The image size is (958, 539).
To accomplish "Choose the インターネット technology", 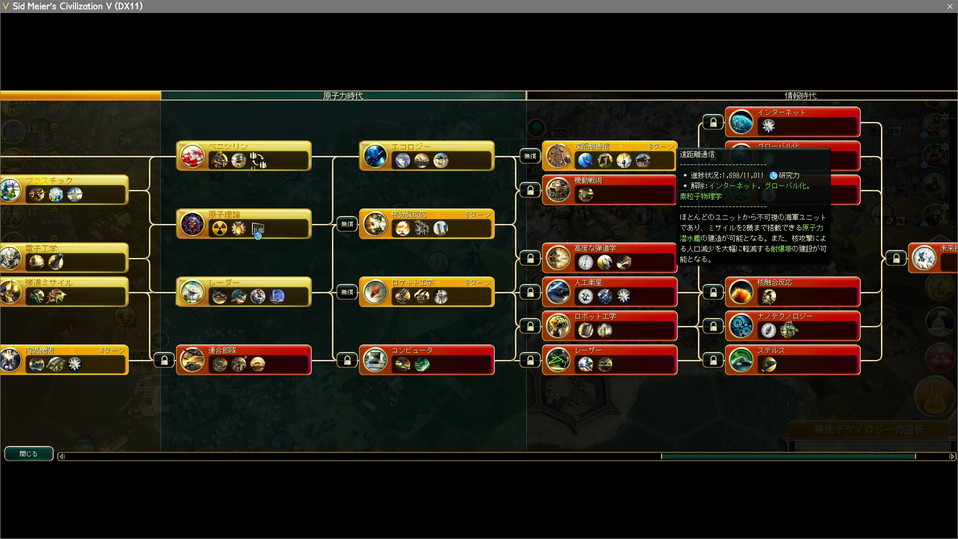I will [x=793, y=122].
